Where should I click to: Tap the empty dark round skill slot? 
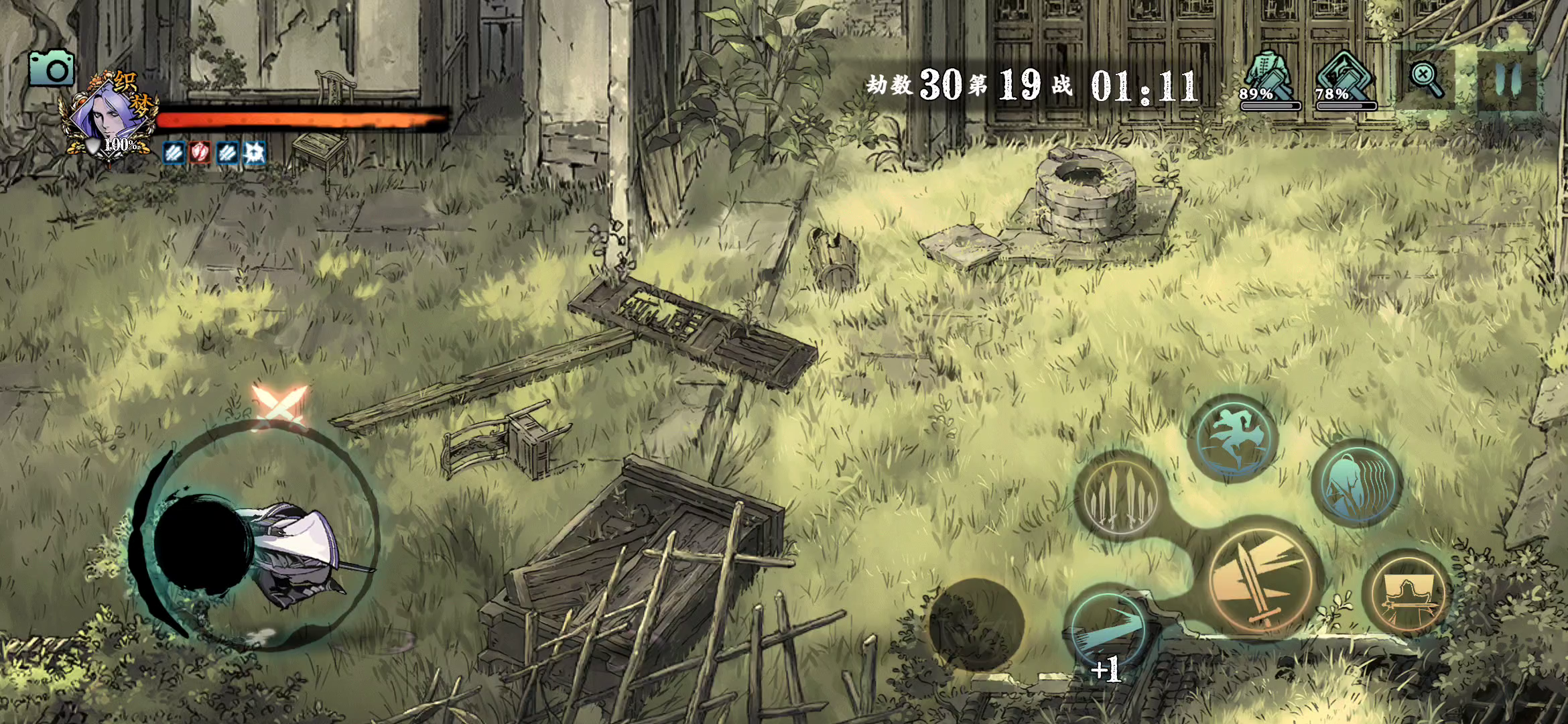[976, 625]
